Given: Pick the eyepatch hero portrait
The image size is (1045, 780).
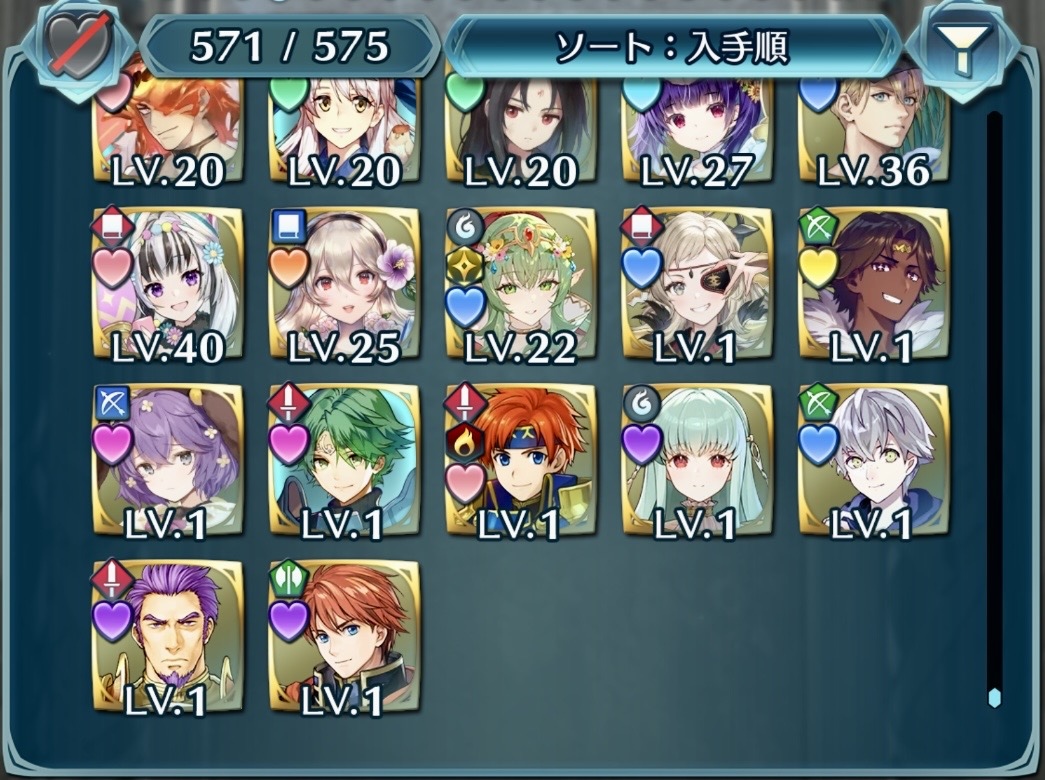Looking at the screenshot, I should point(697,284).
